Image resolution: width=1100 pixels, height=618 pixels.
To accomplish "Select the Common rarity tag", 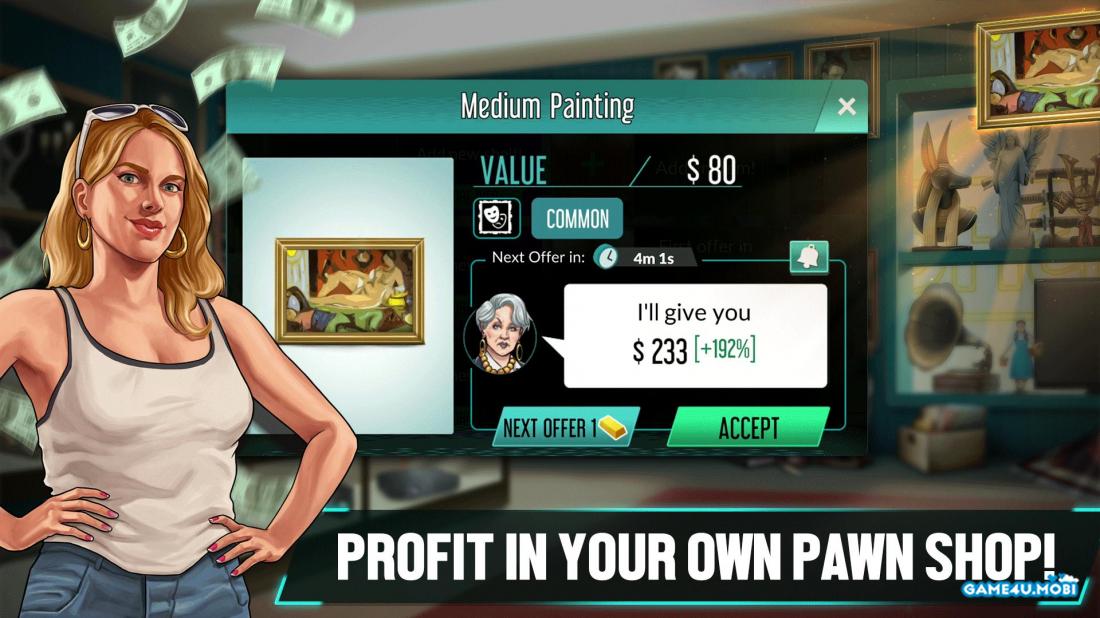I will pyautogui.click(x=577, y=219).
